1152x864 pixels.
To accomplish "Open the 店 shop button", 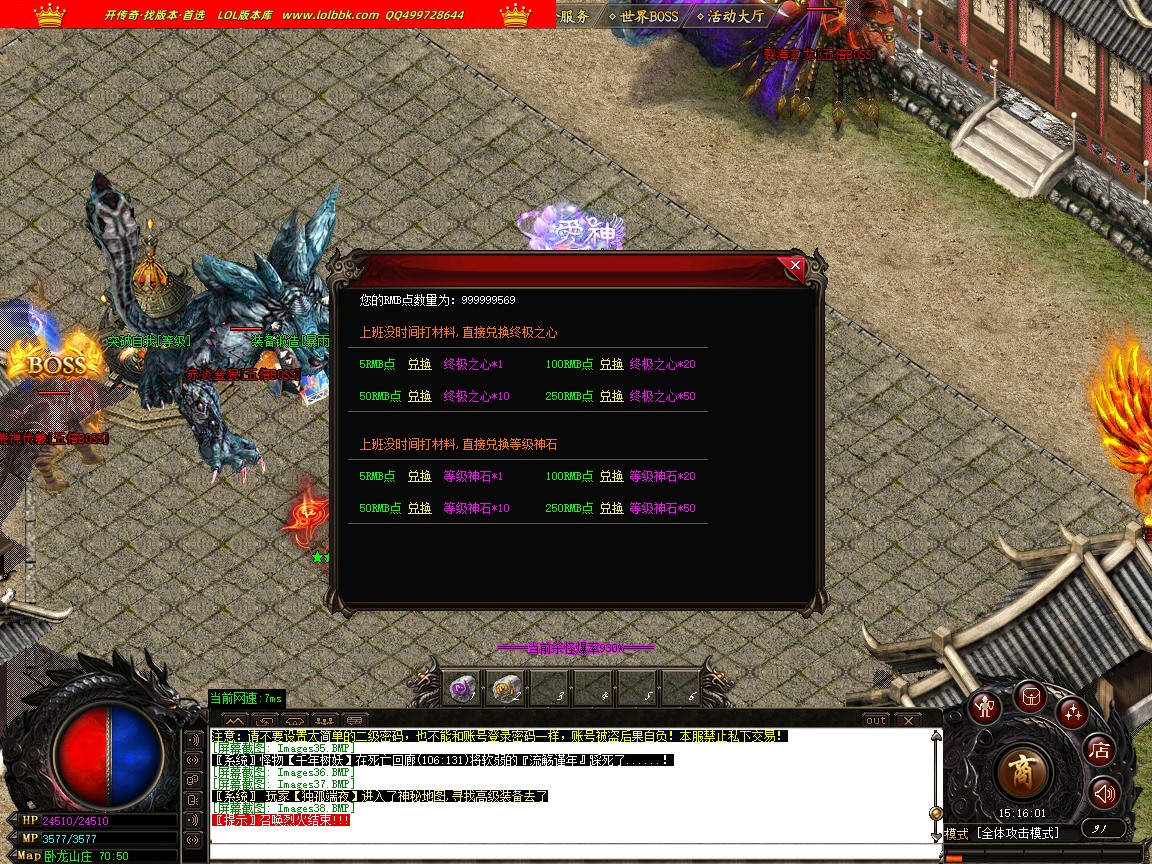I will tap(1099, 749).
